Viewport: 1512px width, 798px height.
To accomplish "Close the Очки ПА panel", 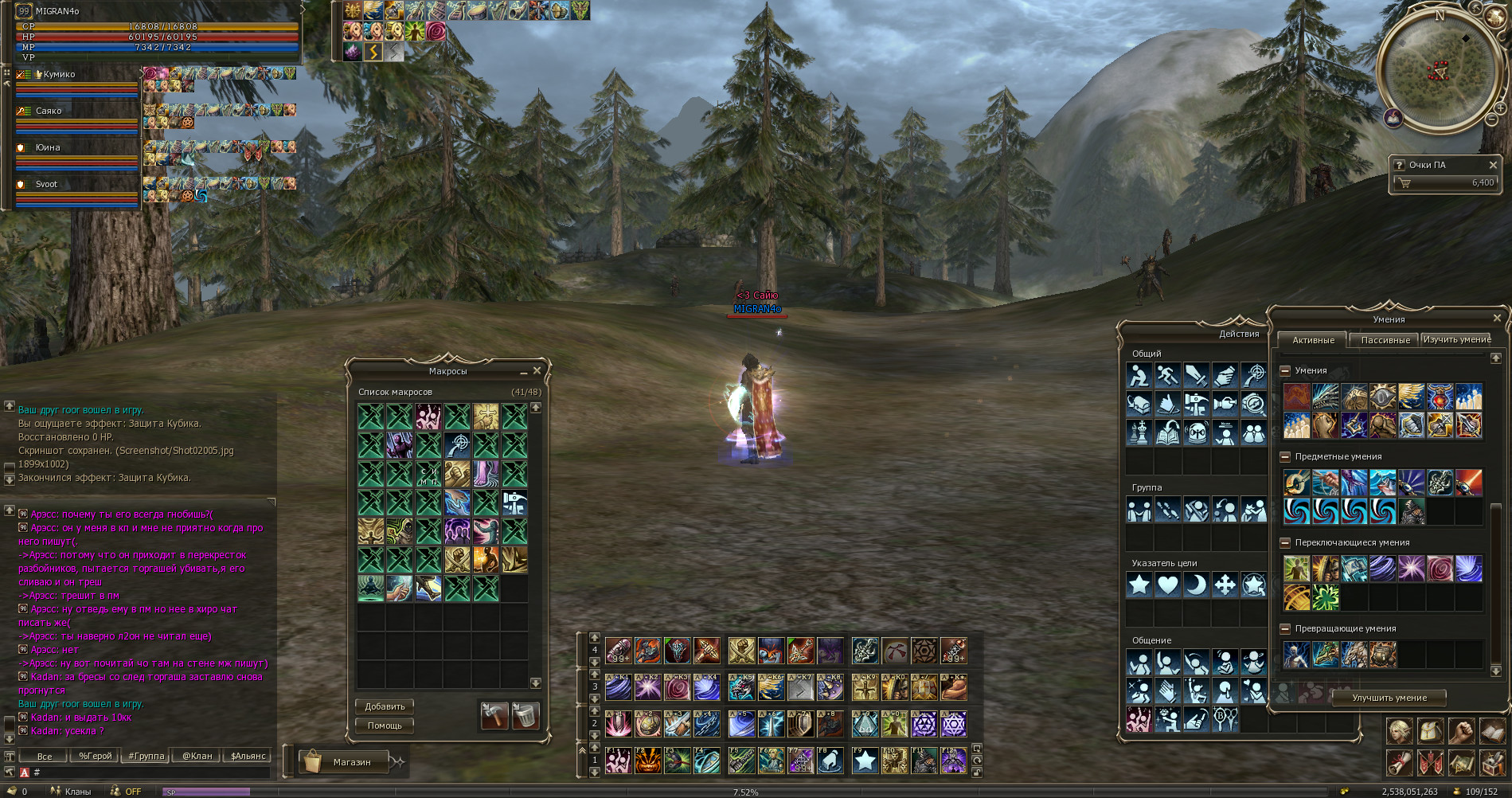I will pos(1493,165).
